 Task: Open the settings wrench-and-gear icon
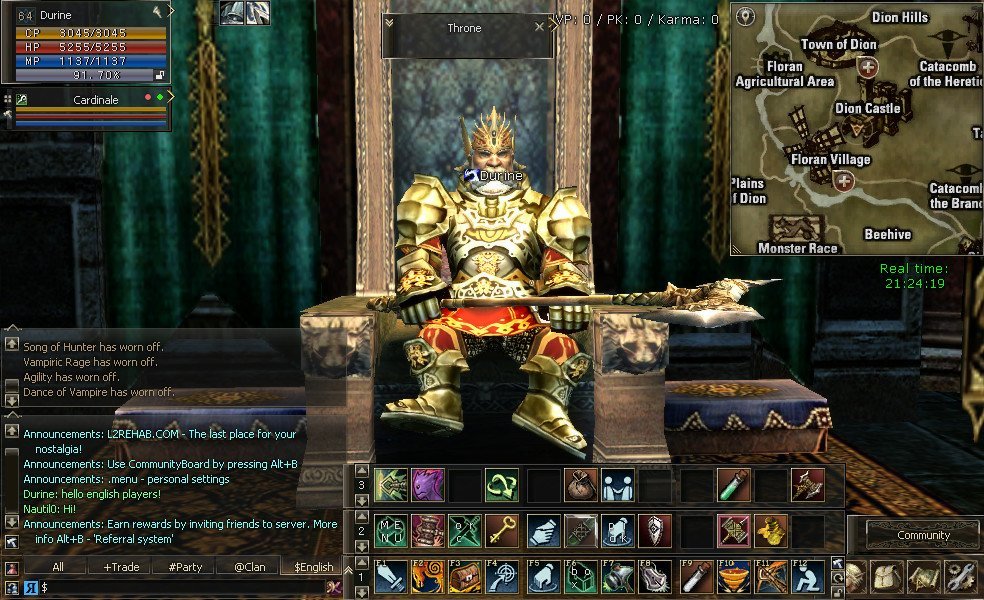pyautogui.click(x=963, y=577)
